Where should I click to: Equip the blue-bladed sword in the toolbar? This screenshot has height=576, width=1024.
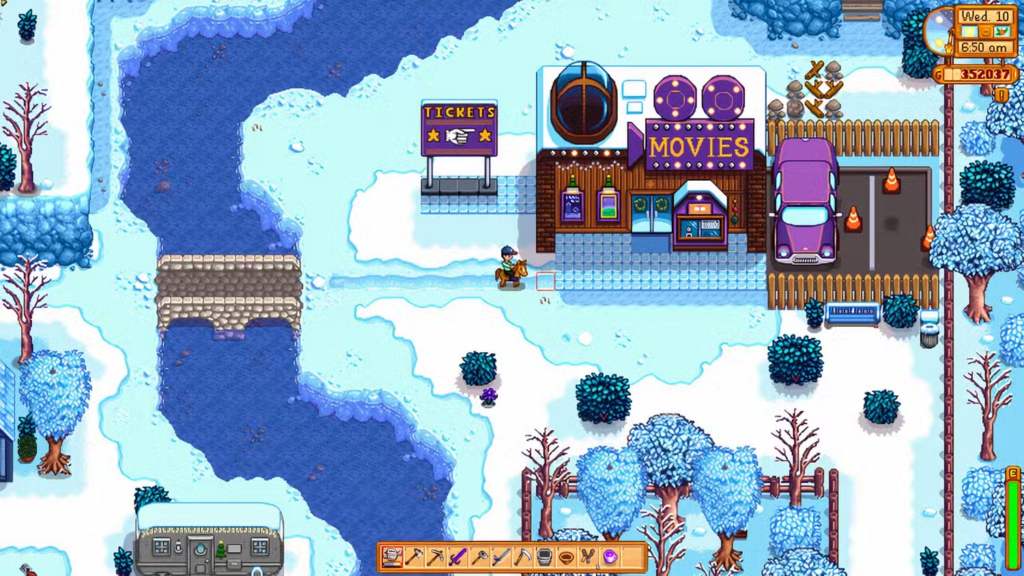pyautogui.click(x=501, y=557)
